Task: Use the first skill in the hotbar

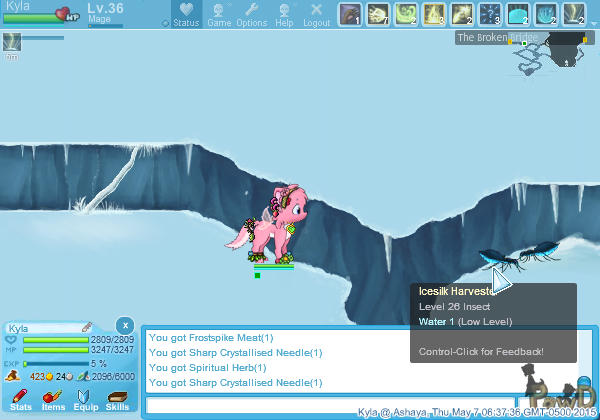Action: pos(349,14)
